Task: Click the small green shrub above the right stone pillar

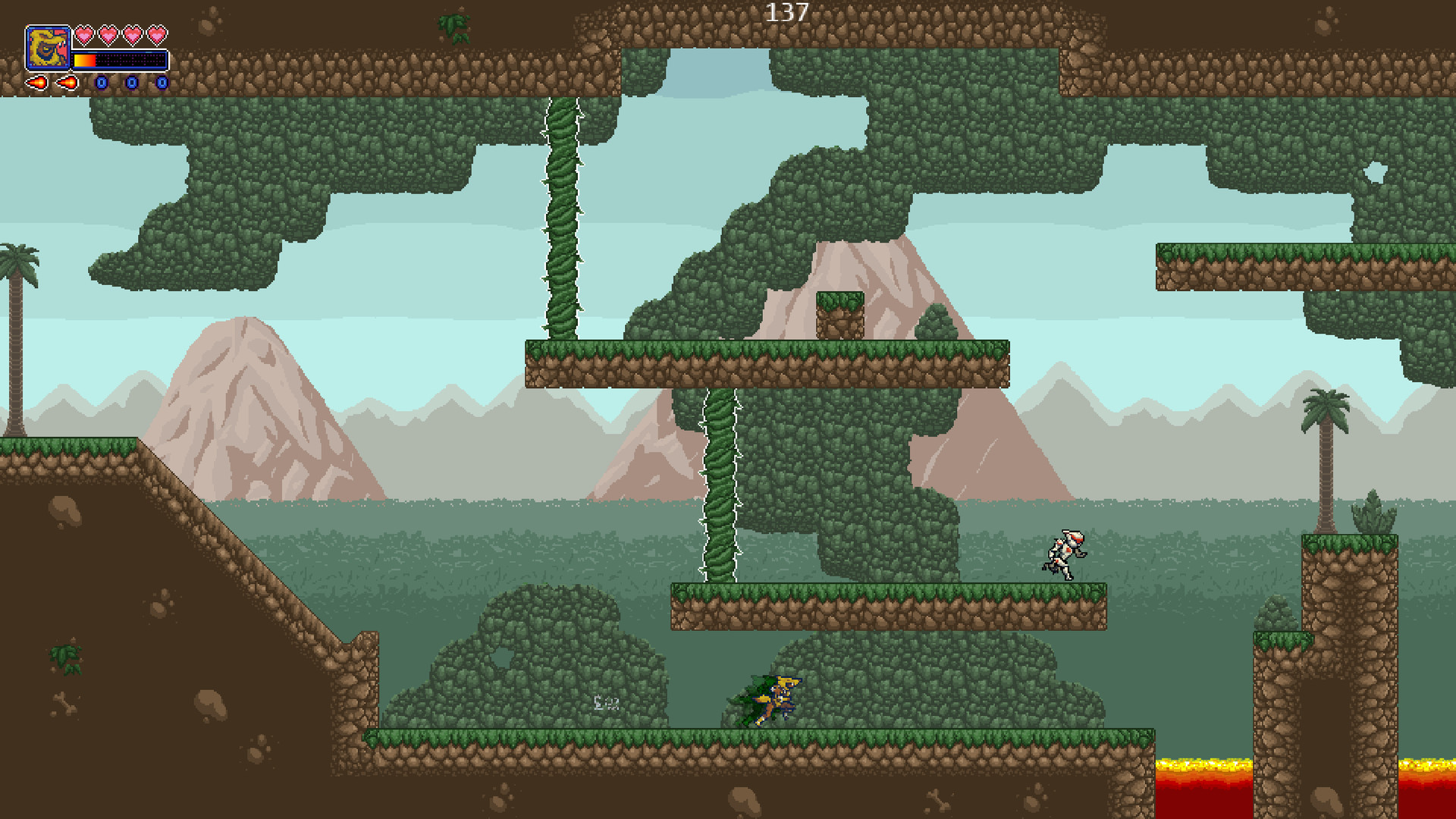Action: tap(1373, 514)
